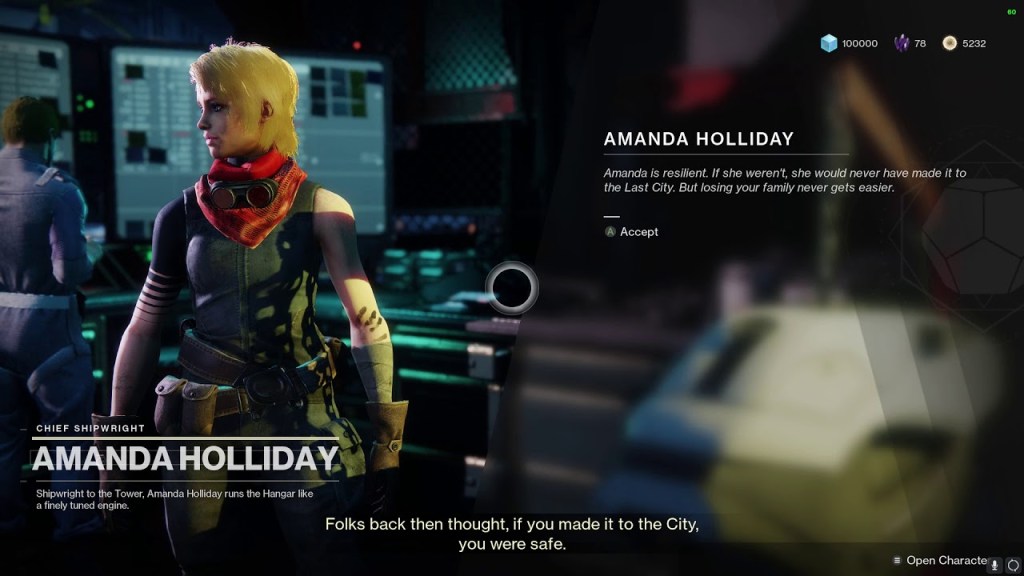This screenshot has height=576, width=1024.
Task: Toggle the microphone overlay icon
Action: coord(997,563)
